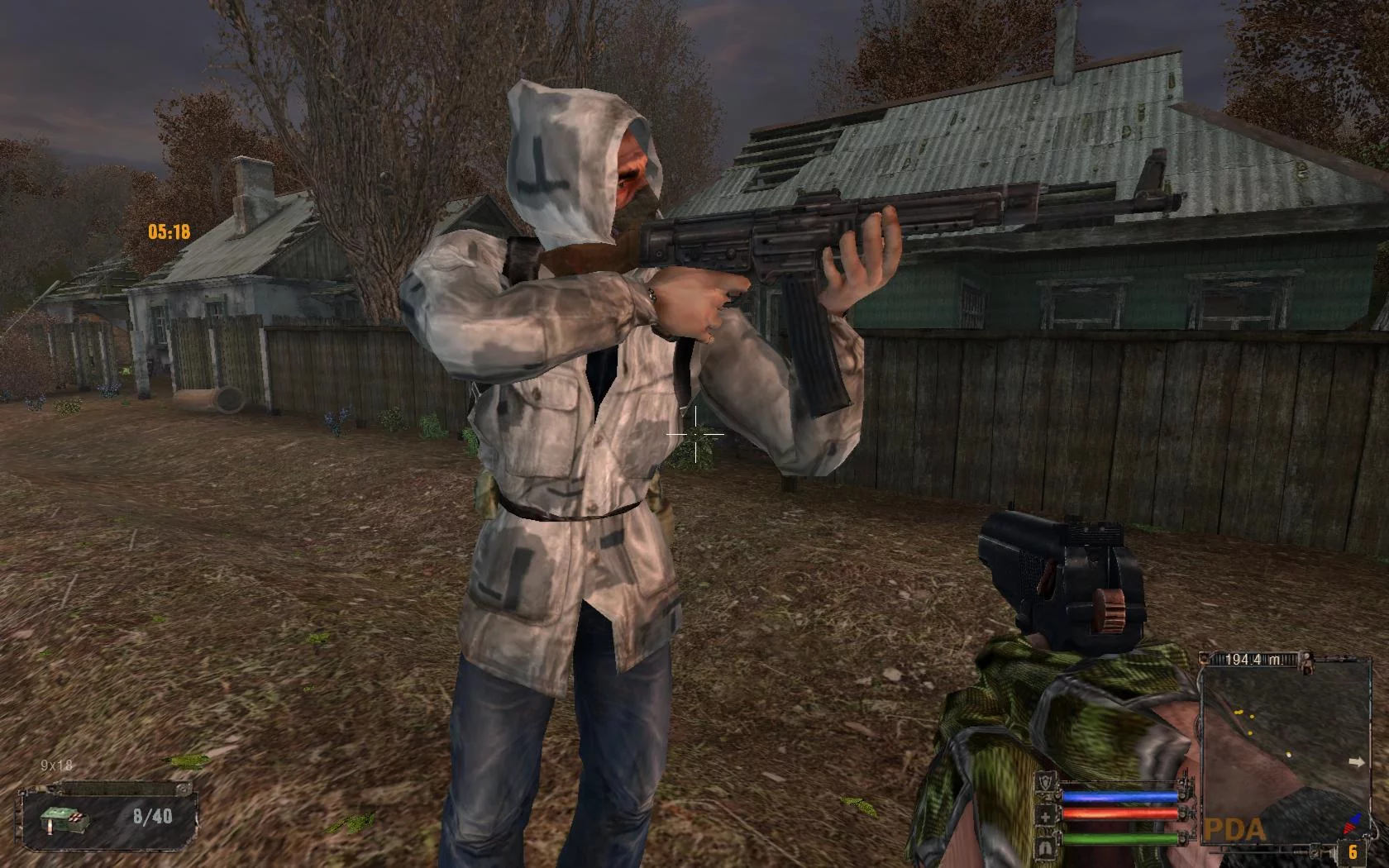
Task: Open the PDA from the minimap label
Action: pos(1234,829)
